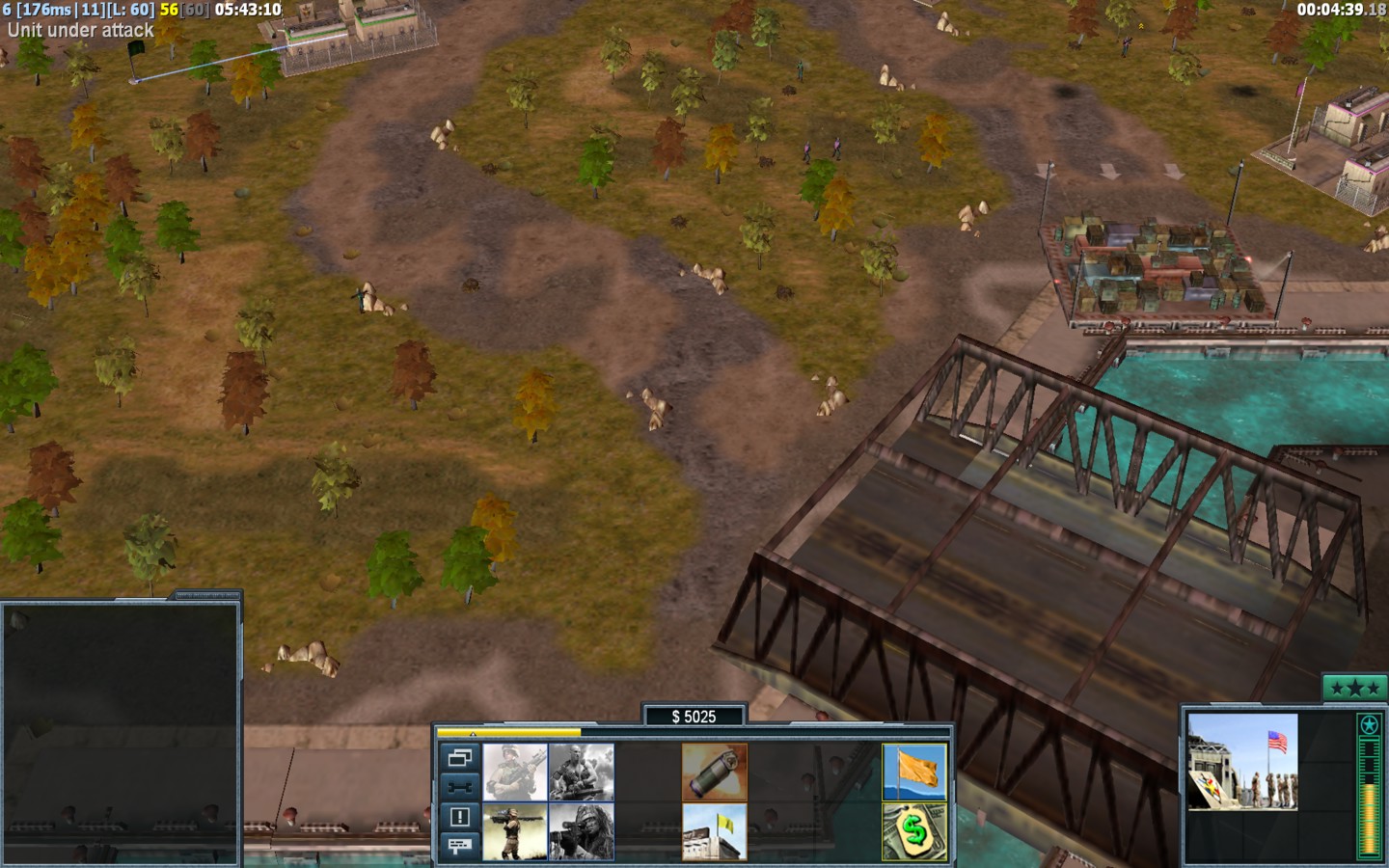Click the exclamation mark alert button
Screen dimensions: 1389x868
460,817
